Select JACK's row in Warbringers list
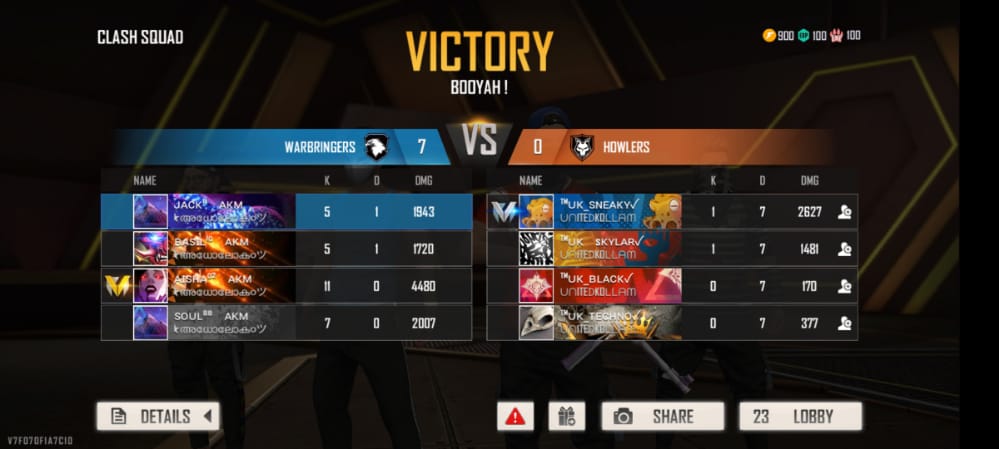 [287, 211]
